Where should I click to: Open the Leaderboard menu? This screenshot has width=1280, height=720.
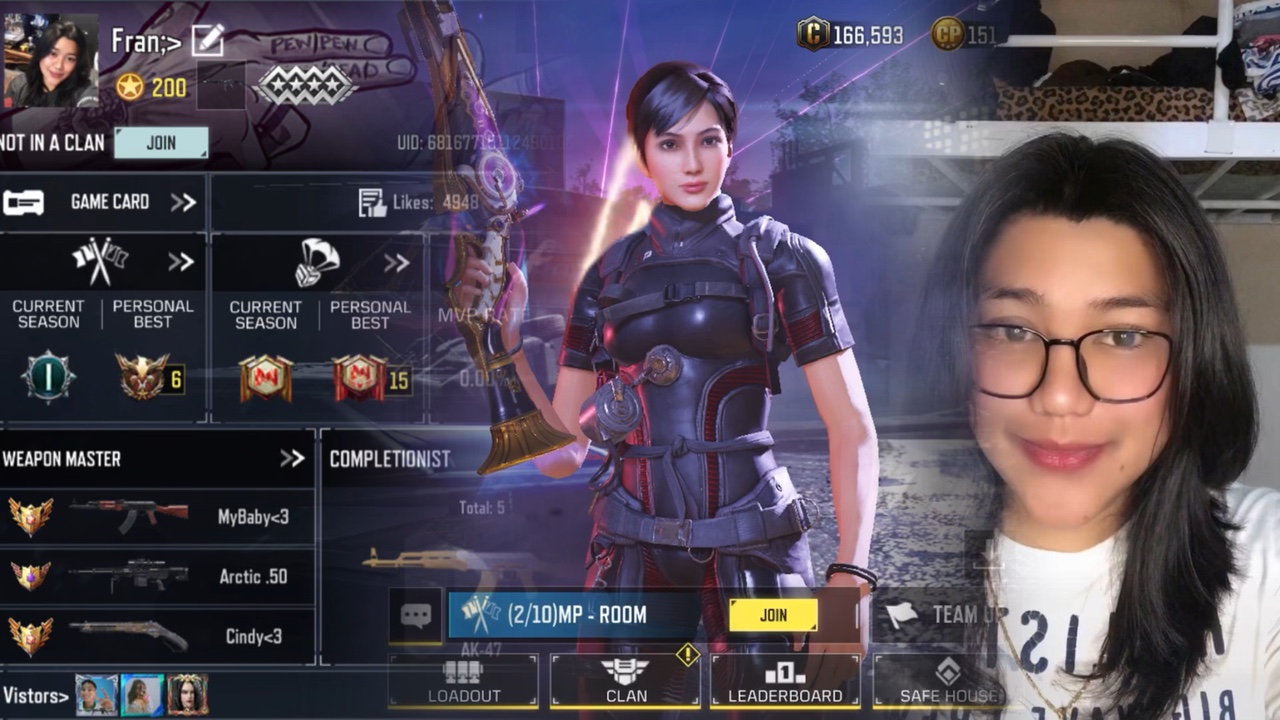[785, 681]
